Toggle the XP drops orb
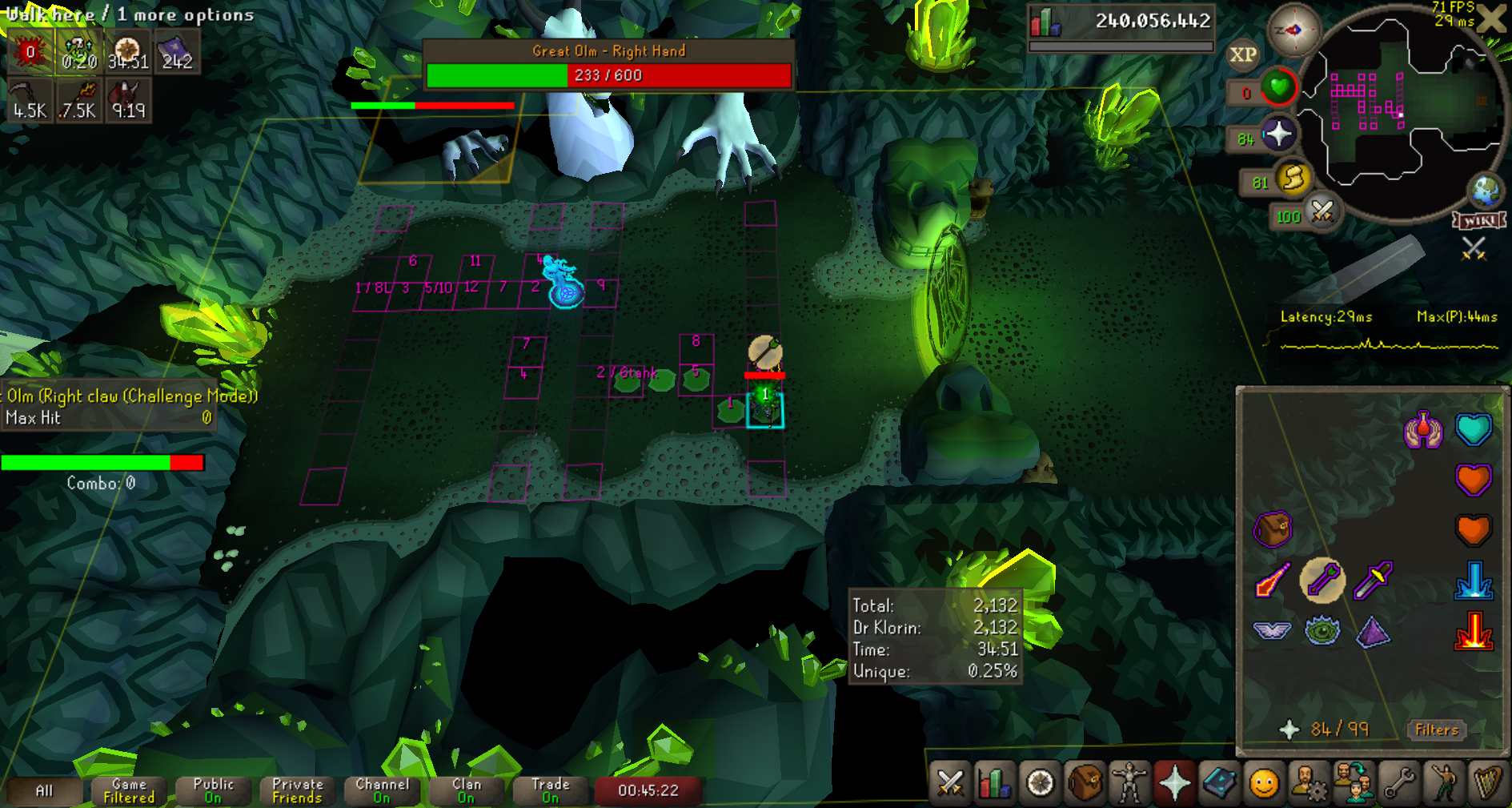 [1243, 54]
